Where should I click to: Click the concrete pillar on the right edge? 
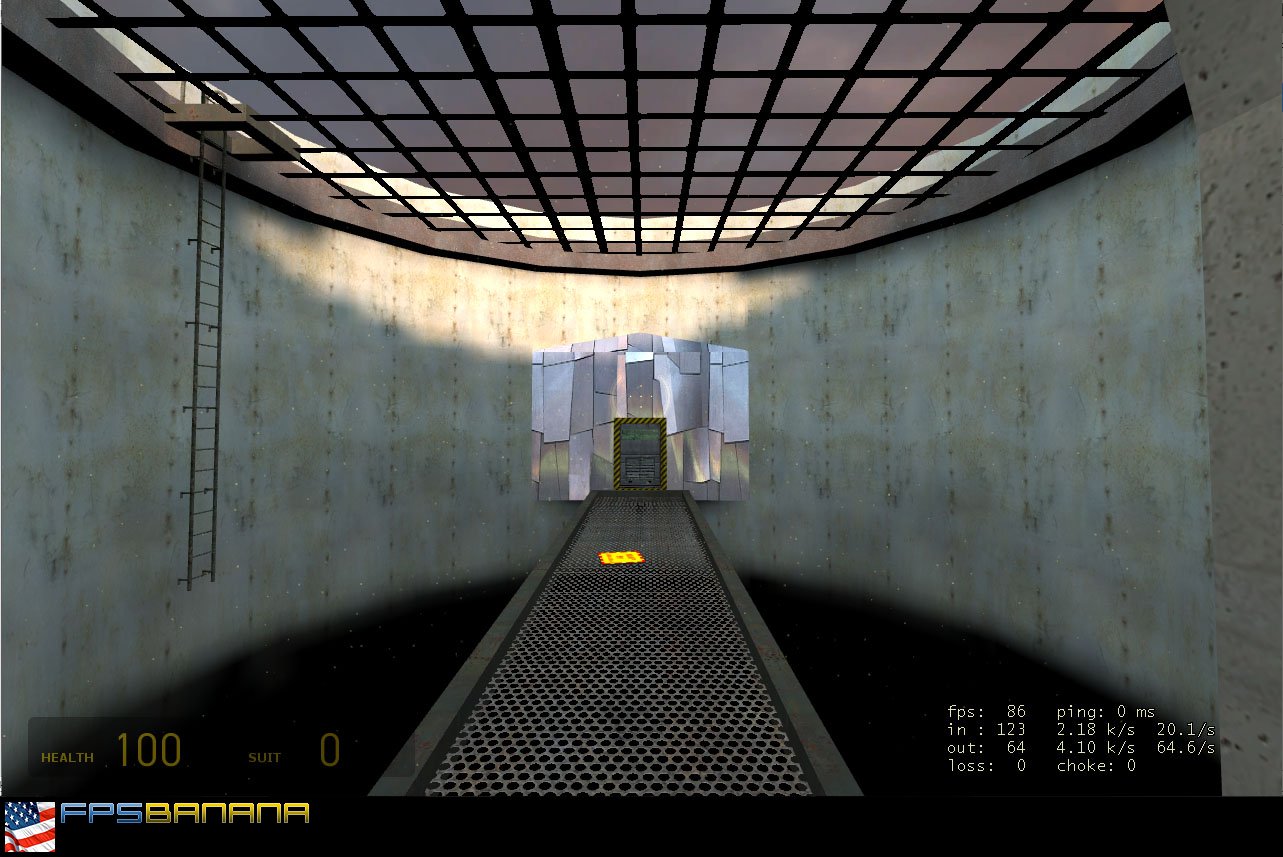1245,400
